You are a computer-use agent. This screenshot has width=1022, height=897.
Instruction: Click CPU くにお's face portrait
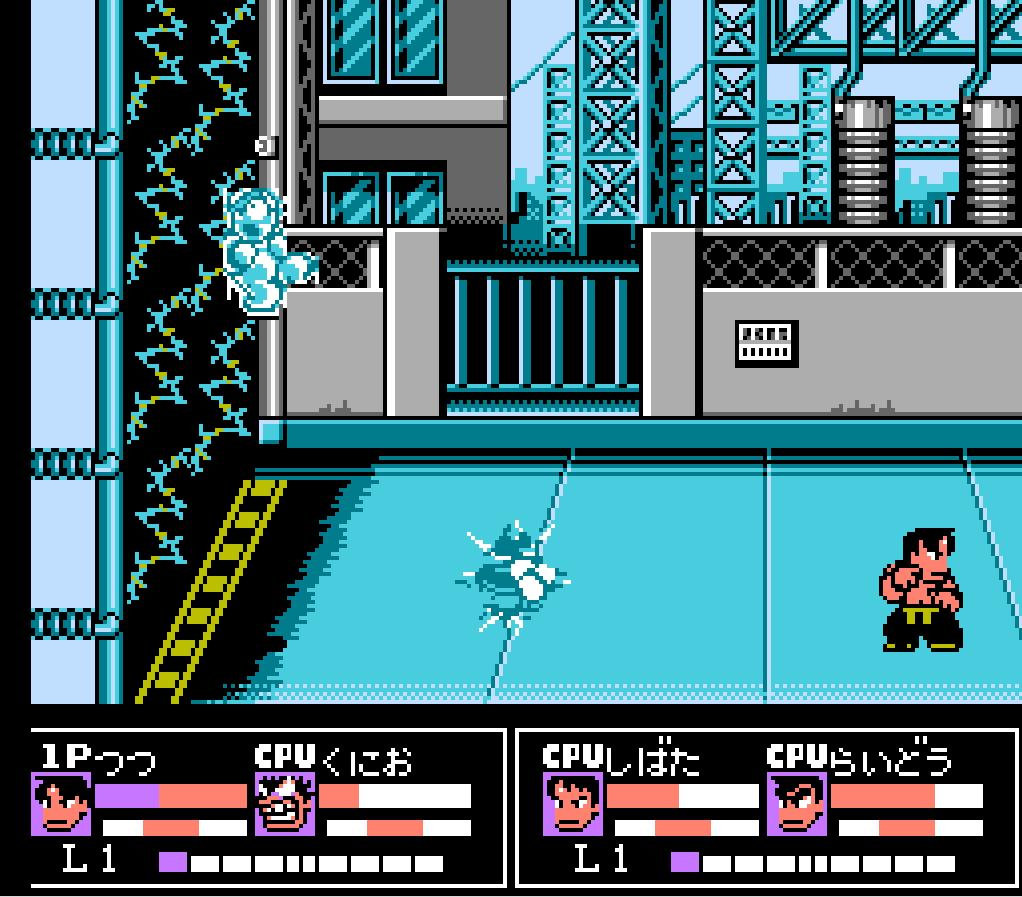[x=286, y=805]
